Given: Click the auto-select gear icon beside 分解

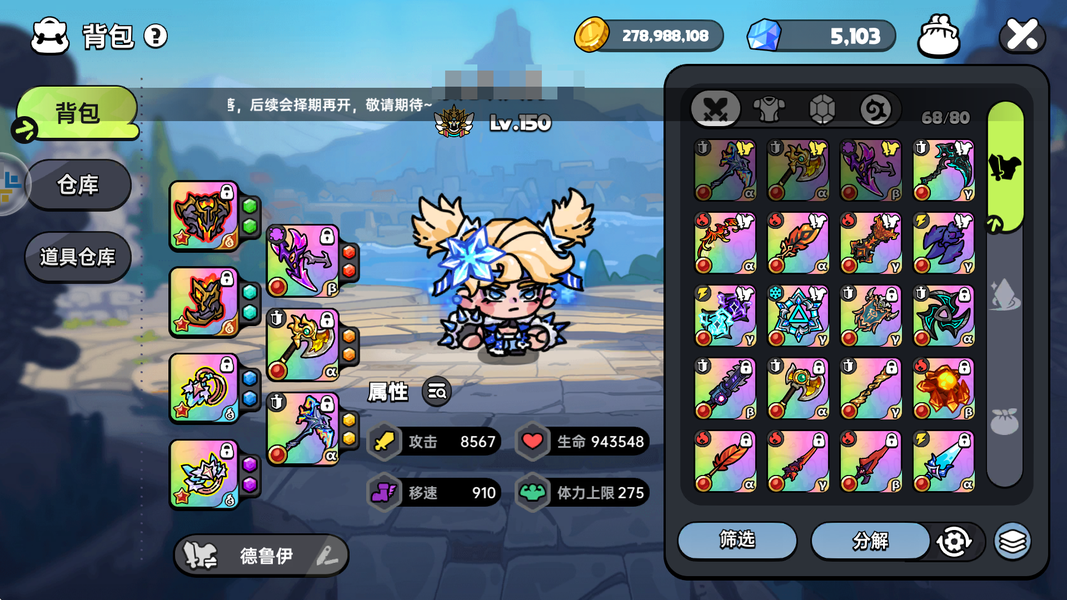Looking at the screenshot, I should click(954, 542).
